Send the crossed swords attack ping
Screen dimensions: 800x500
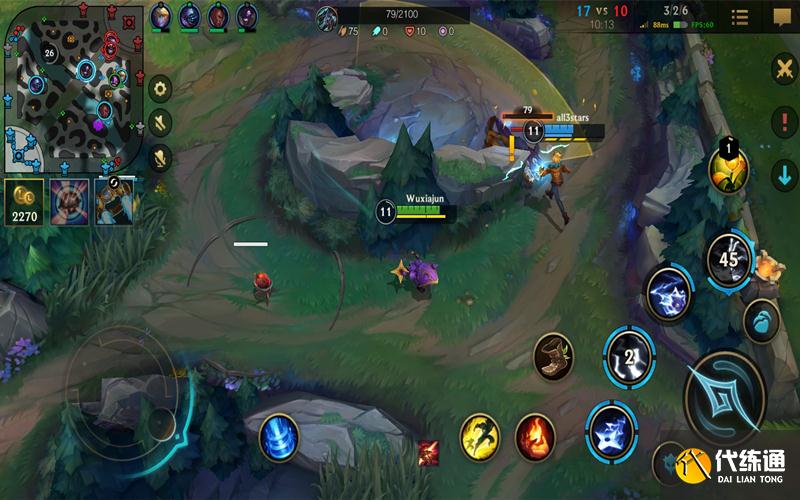pos(783,68)
